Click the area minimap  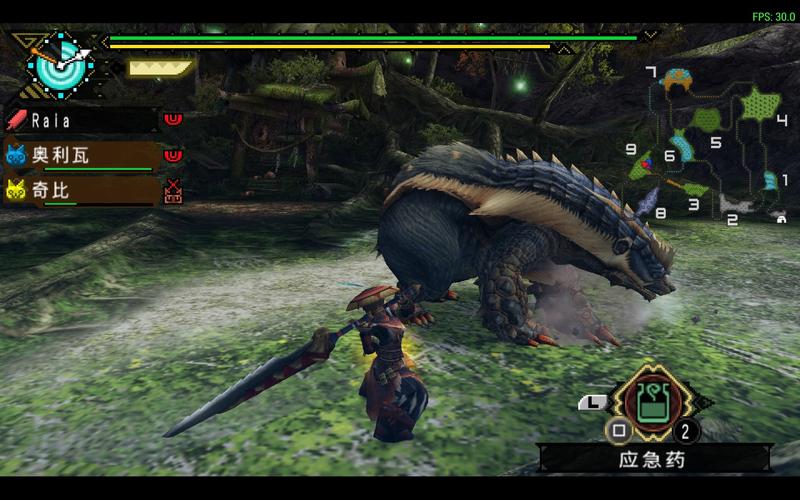(716, 145)
